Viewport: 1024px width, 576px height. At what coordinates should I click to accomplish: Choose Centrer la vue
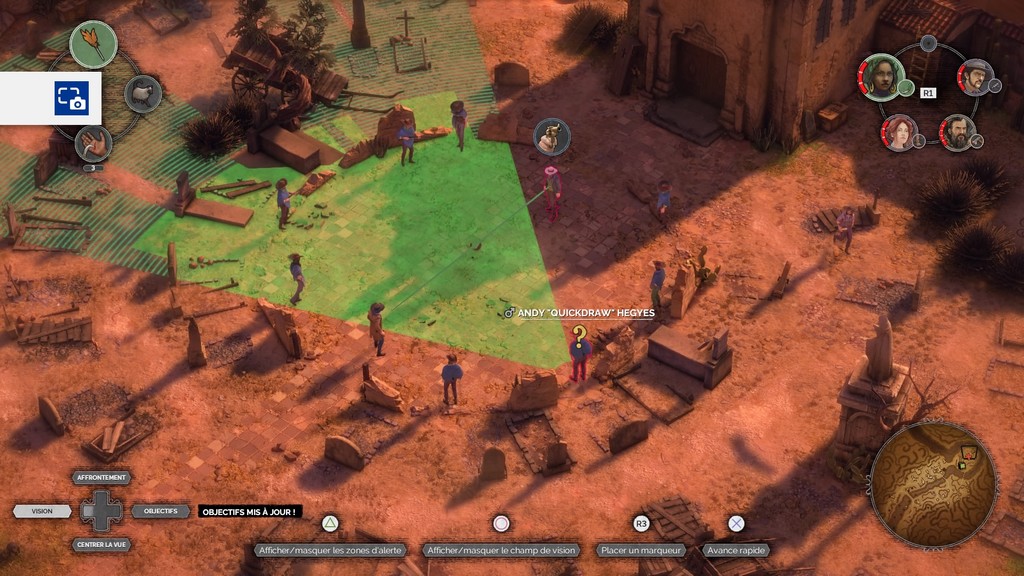coord(102,545)
